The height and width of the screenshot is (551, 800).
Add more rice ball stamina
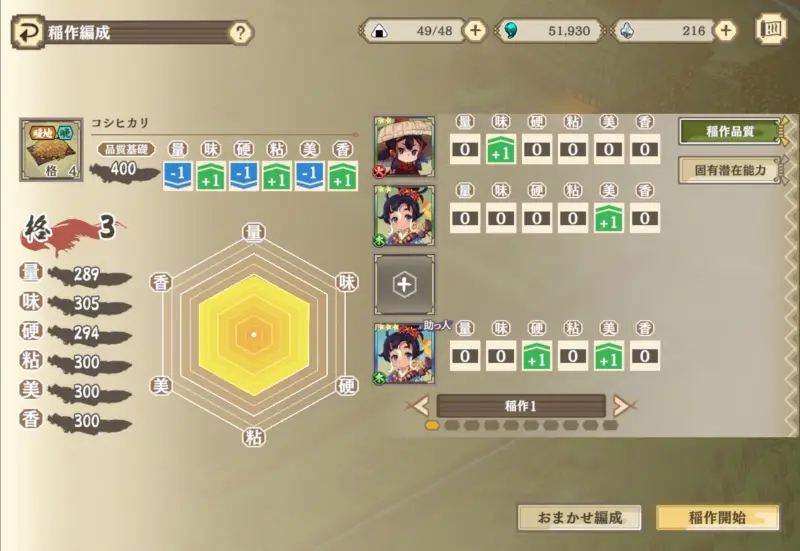click(x=476, y=31)
